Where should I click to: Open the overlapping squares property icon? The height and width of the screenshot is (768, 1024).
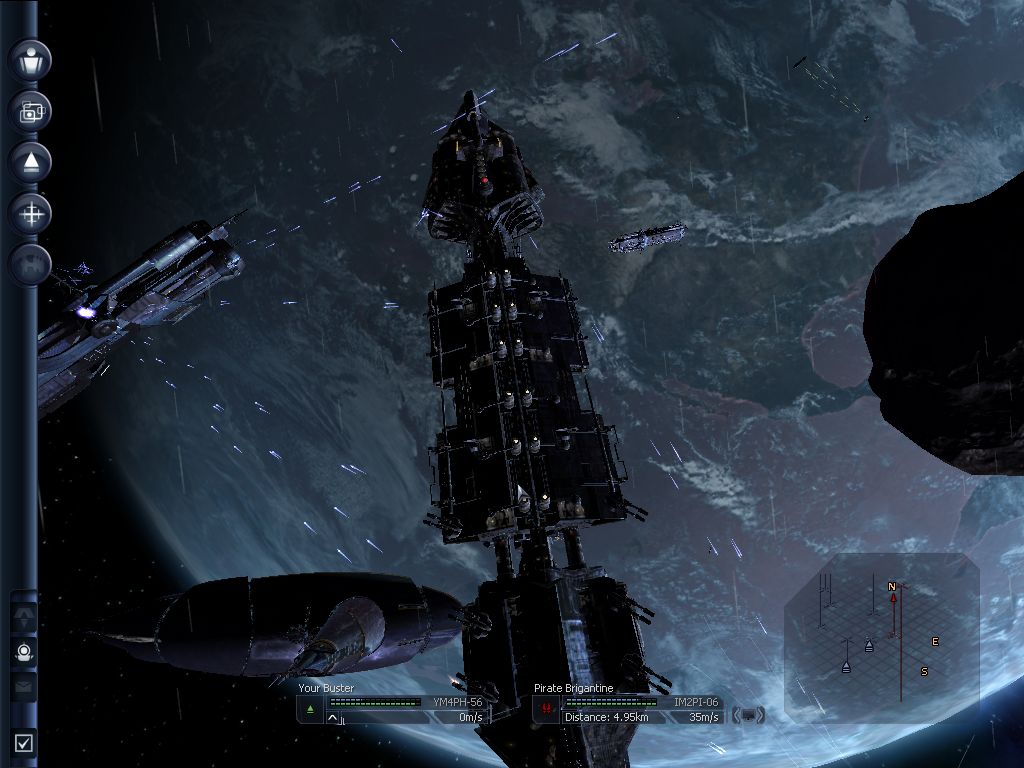coord(30,111)
